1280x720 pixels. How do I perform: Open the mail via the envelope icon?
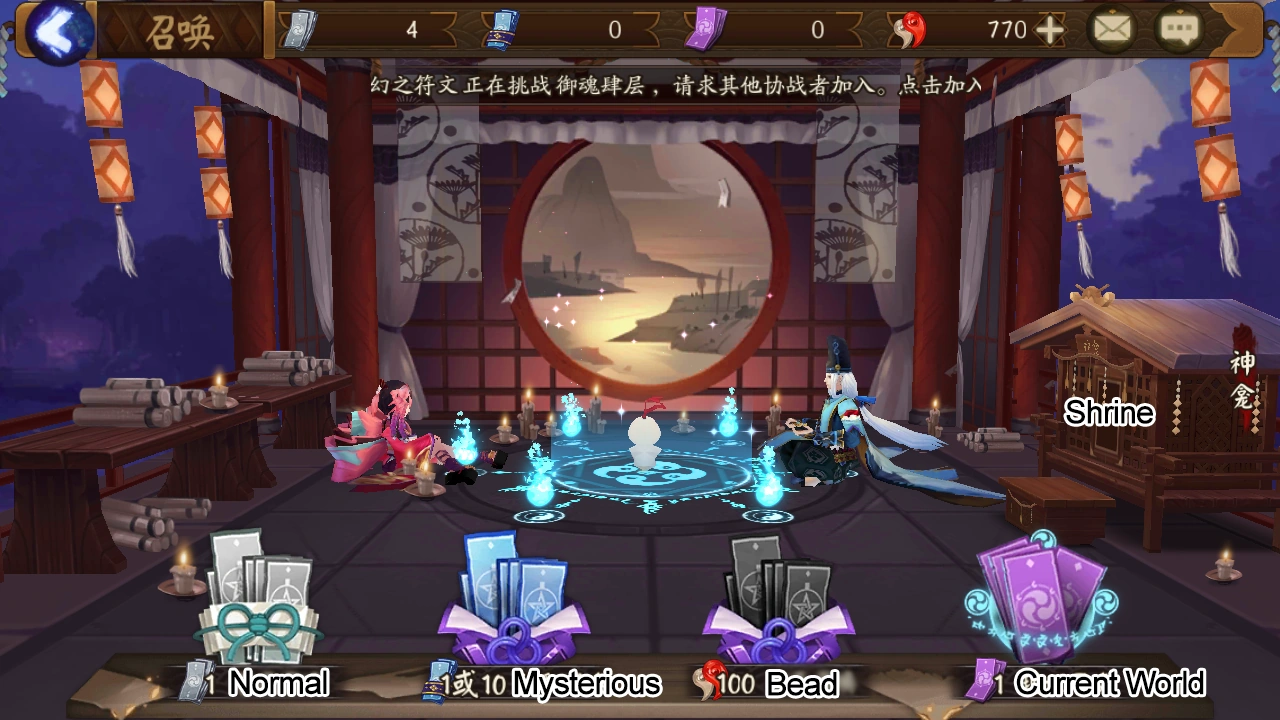tap(1115, 29)
